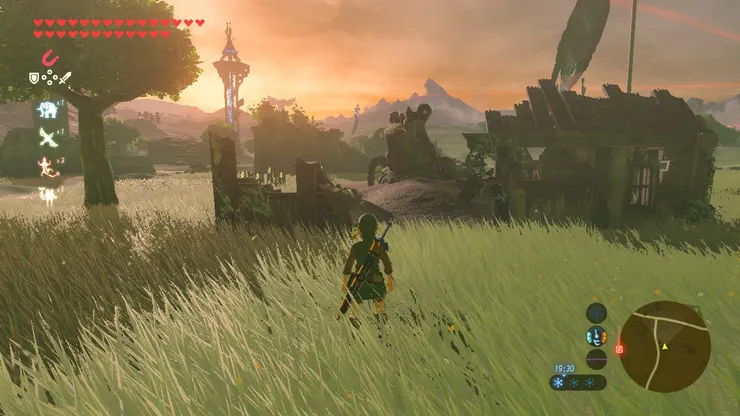Activate the lizard champion ability icon
Image resolution: width=740 pixels, height=416 pixels.
48,166
